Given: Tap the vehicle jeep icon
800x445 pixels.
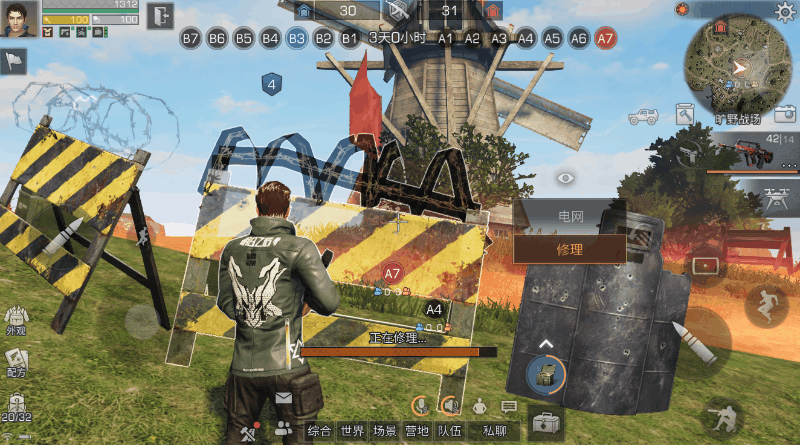Looking at the screenshot, I should click(641, 114).
